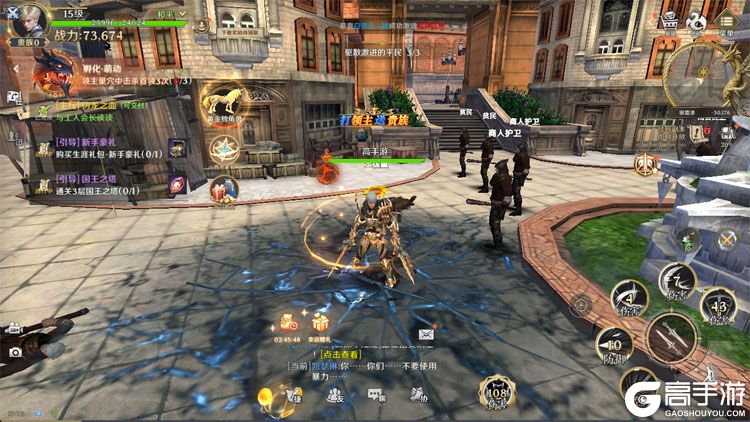Open the golden gift box bonus icon
This screenshot has height=422, width=750.
click(x=320, y=322)
